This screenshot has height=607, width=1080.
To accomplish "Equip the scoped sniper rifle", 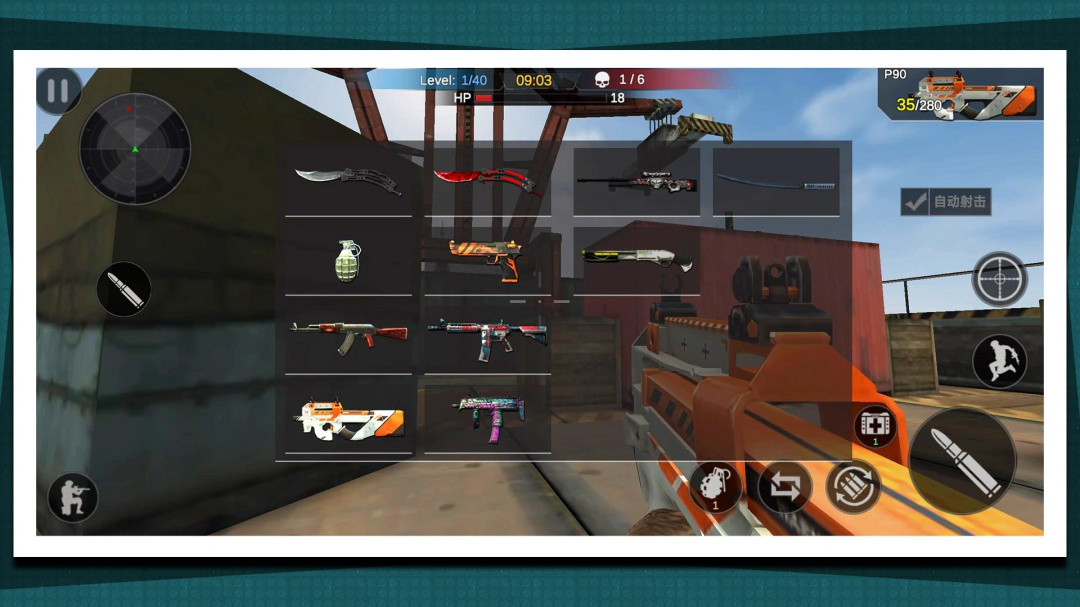I will tap(636, 181).
